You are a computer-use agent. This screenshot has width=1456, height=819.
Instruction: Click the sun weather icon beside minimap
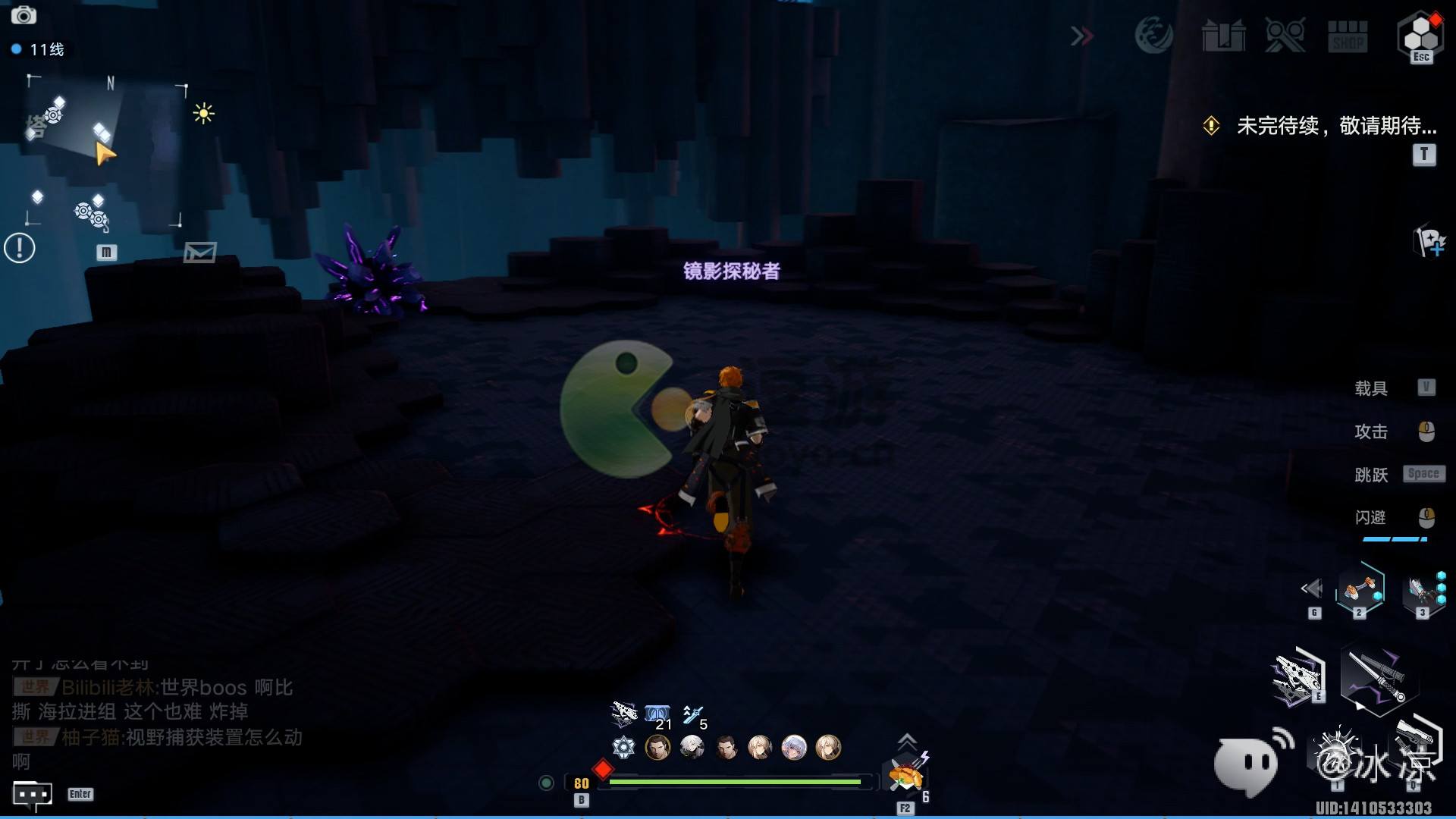tap(203, 114)
